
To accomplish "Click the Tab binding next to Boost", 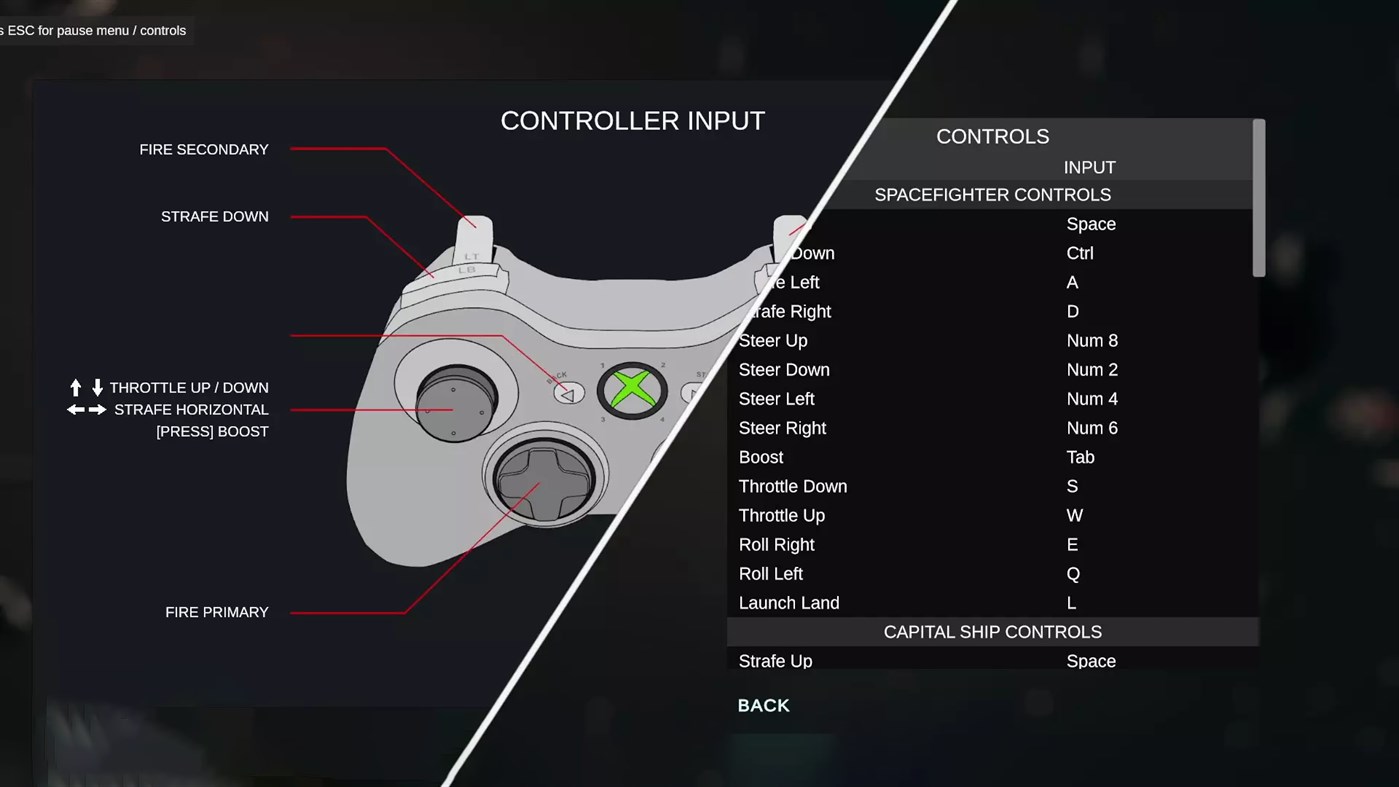I will 1080,457.
